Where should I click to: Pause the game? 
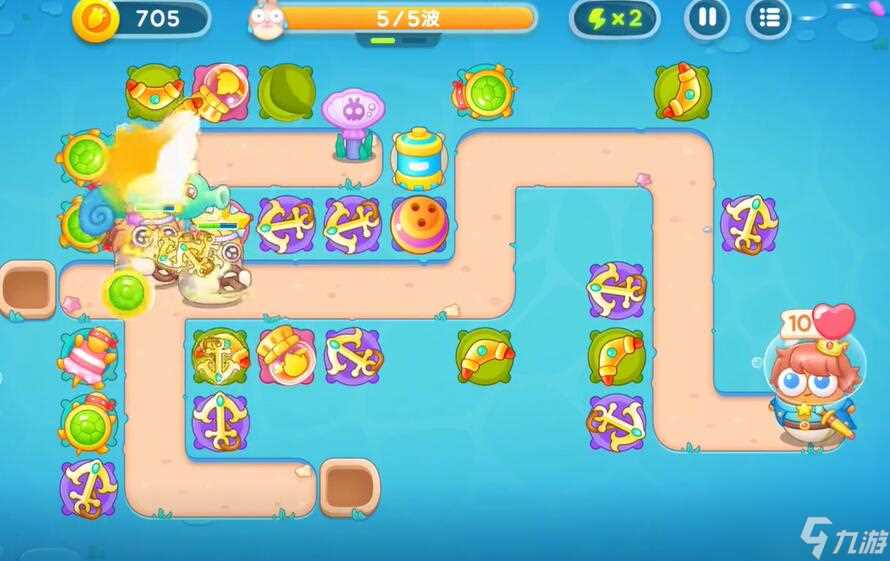coord(706,18)
